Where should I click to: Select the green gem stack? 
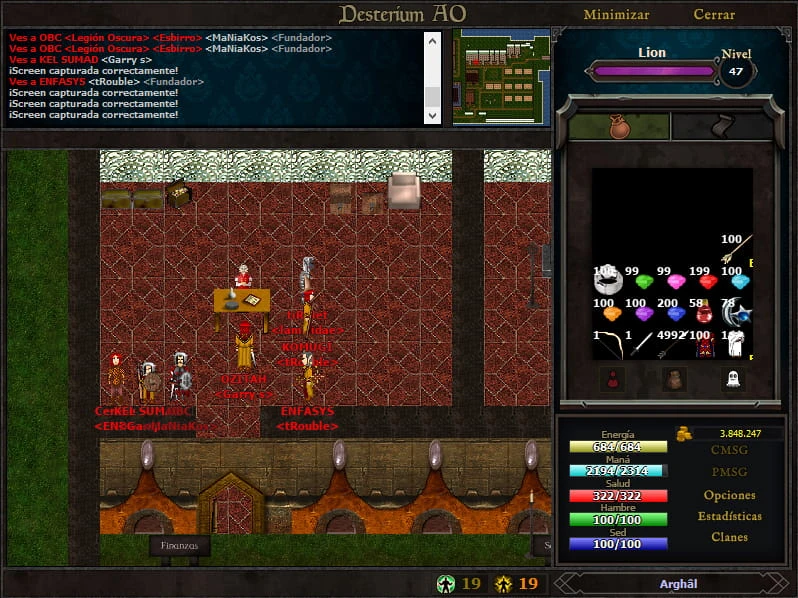pos(643,281)
